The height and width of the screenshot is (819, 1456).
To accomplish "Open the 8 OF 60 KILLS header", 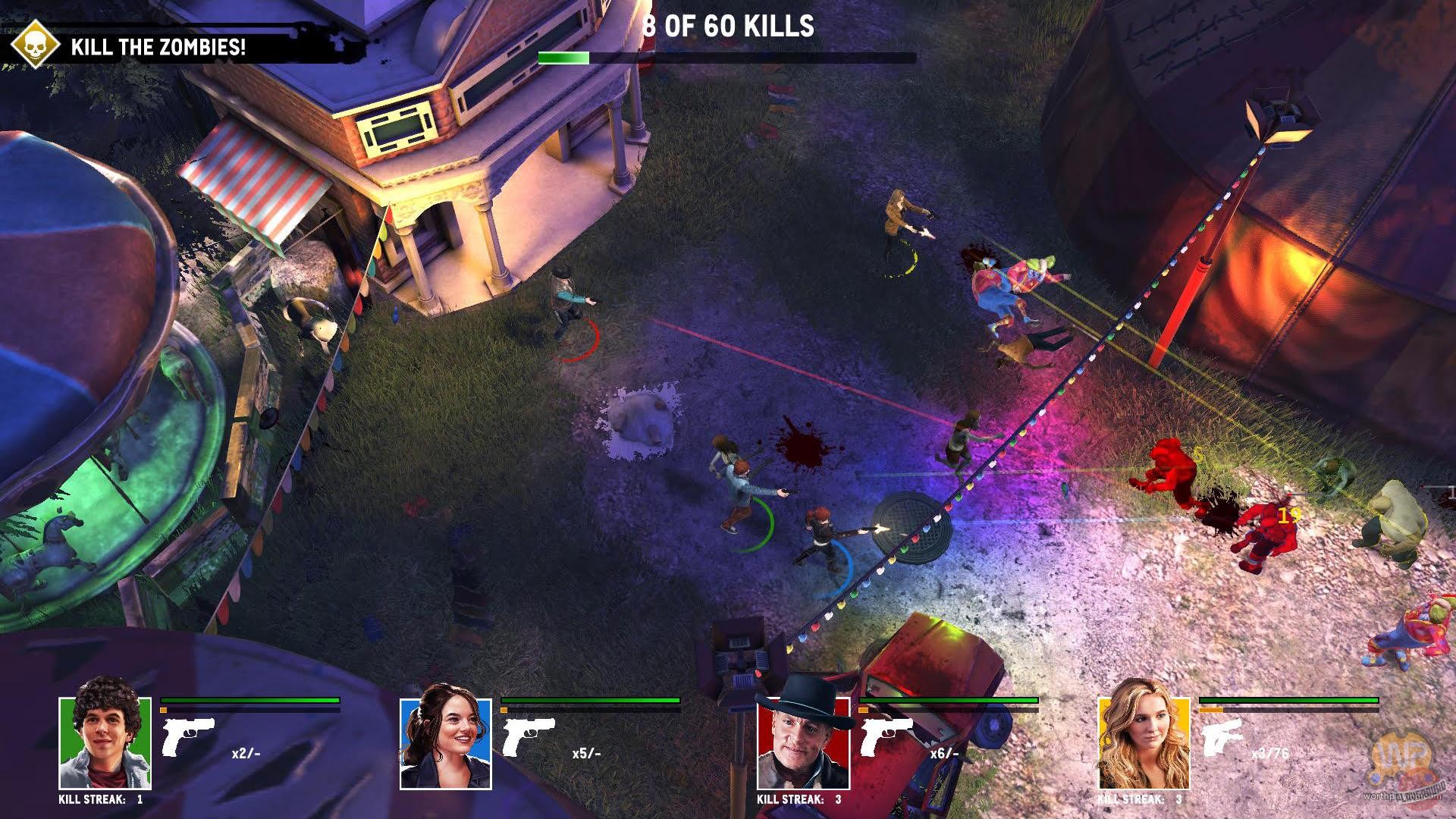I will (x=727, y=25).
